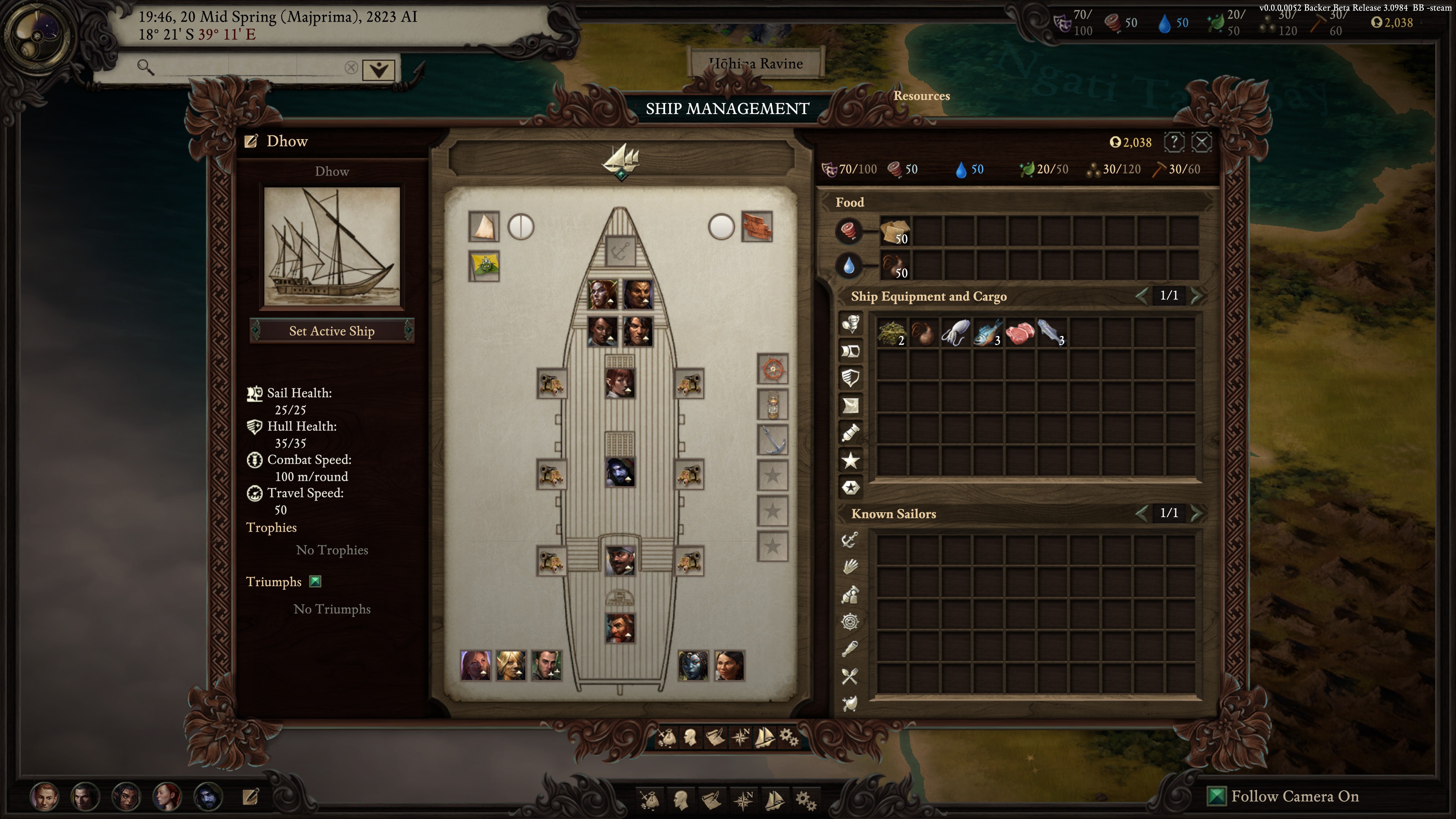Click the ship's sail equipment slot

click(484, 227)
